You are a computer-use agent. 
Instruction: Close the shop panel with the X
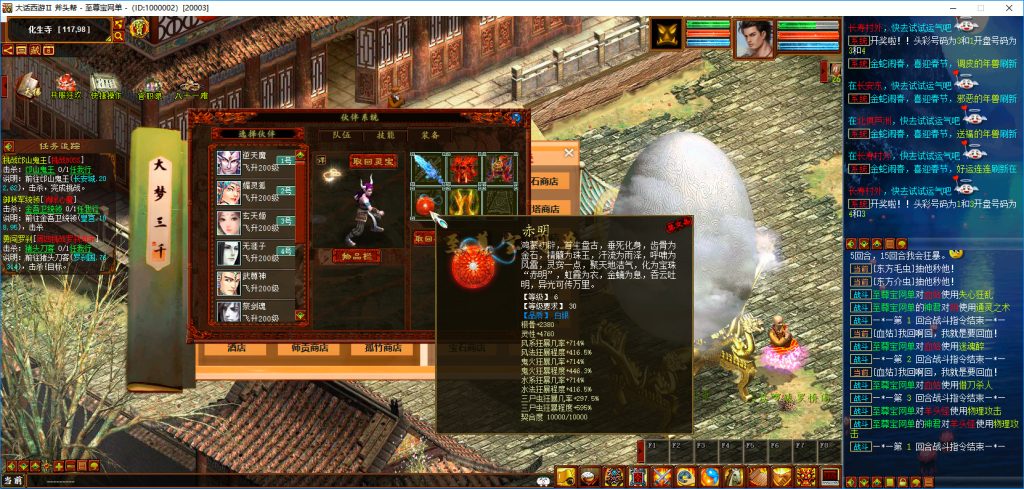point(569,153)
